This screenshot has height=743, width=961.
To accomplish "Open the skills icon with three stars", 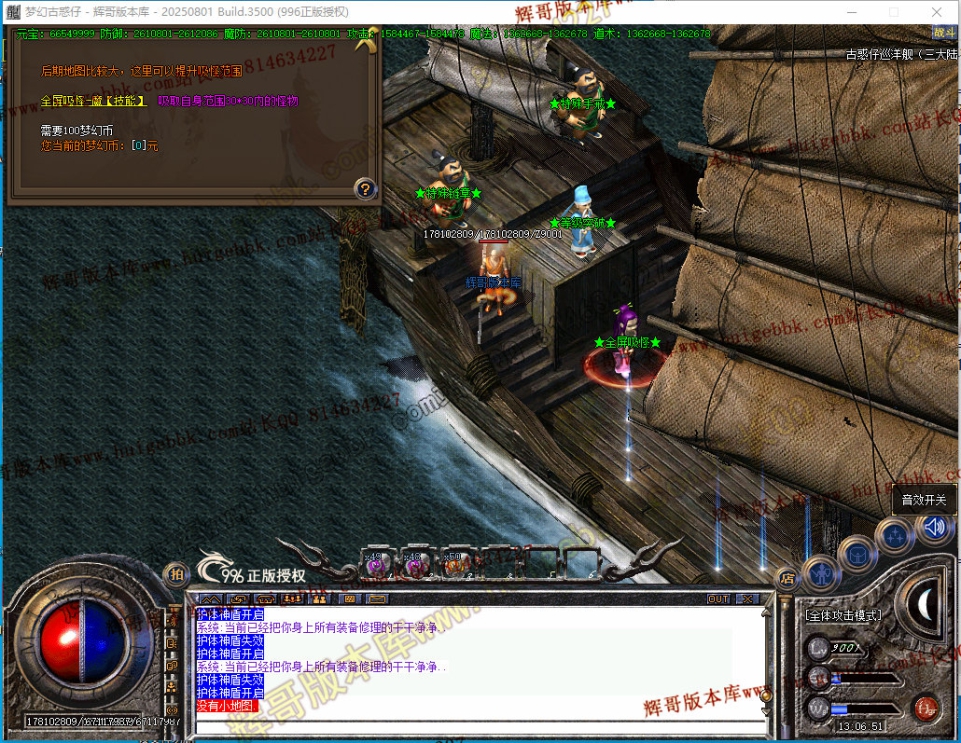I will [x=893, y=537].
